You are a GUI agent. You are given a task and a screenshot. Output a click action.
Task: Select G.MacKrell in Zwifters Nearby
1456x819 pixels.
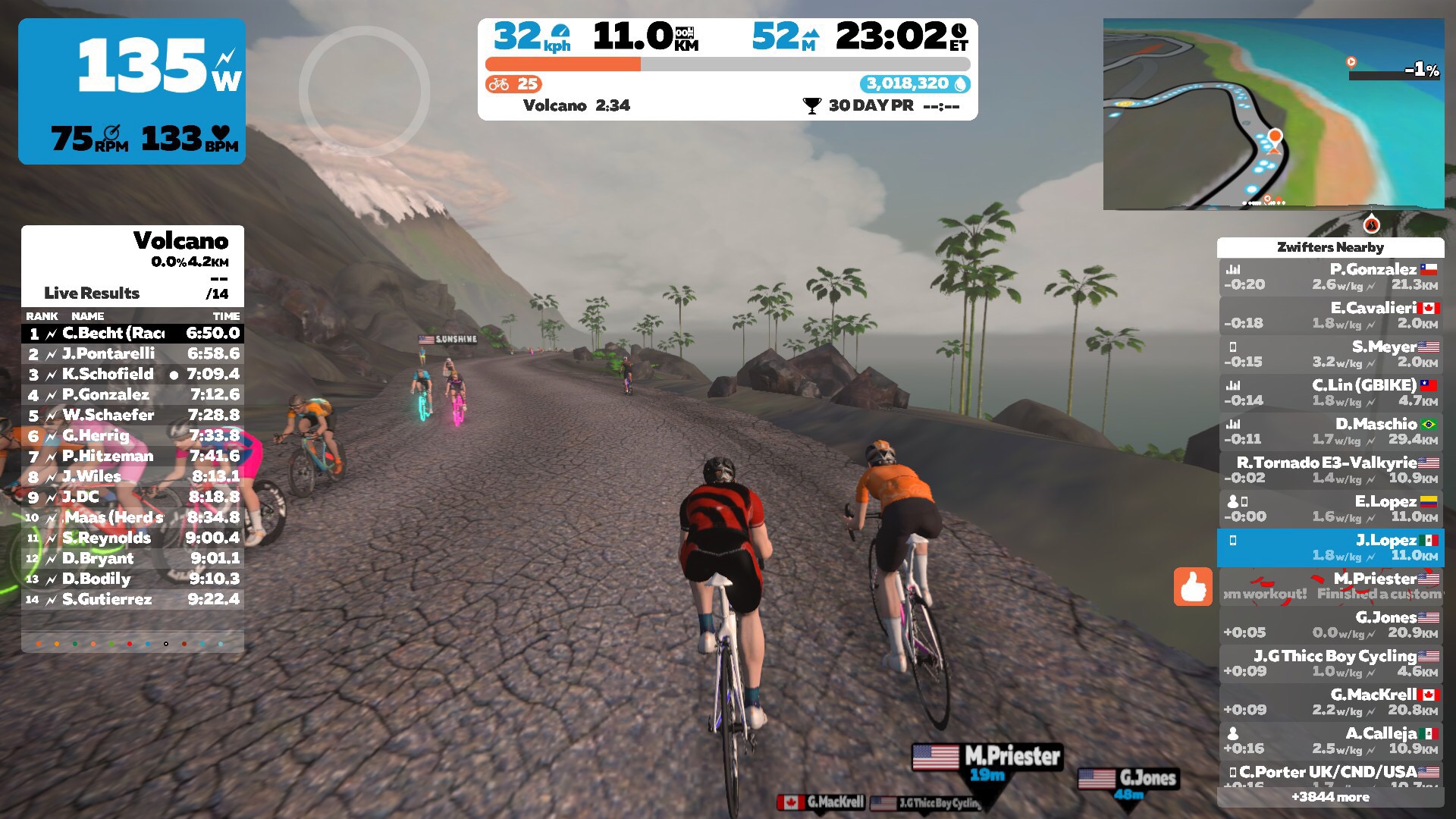1331,702
